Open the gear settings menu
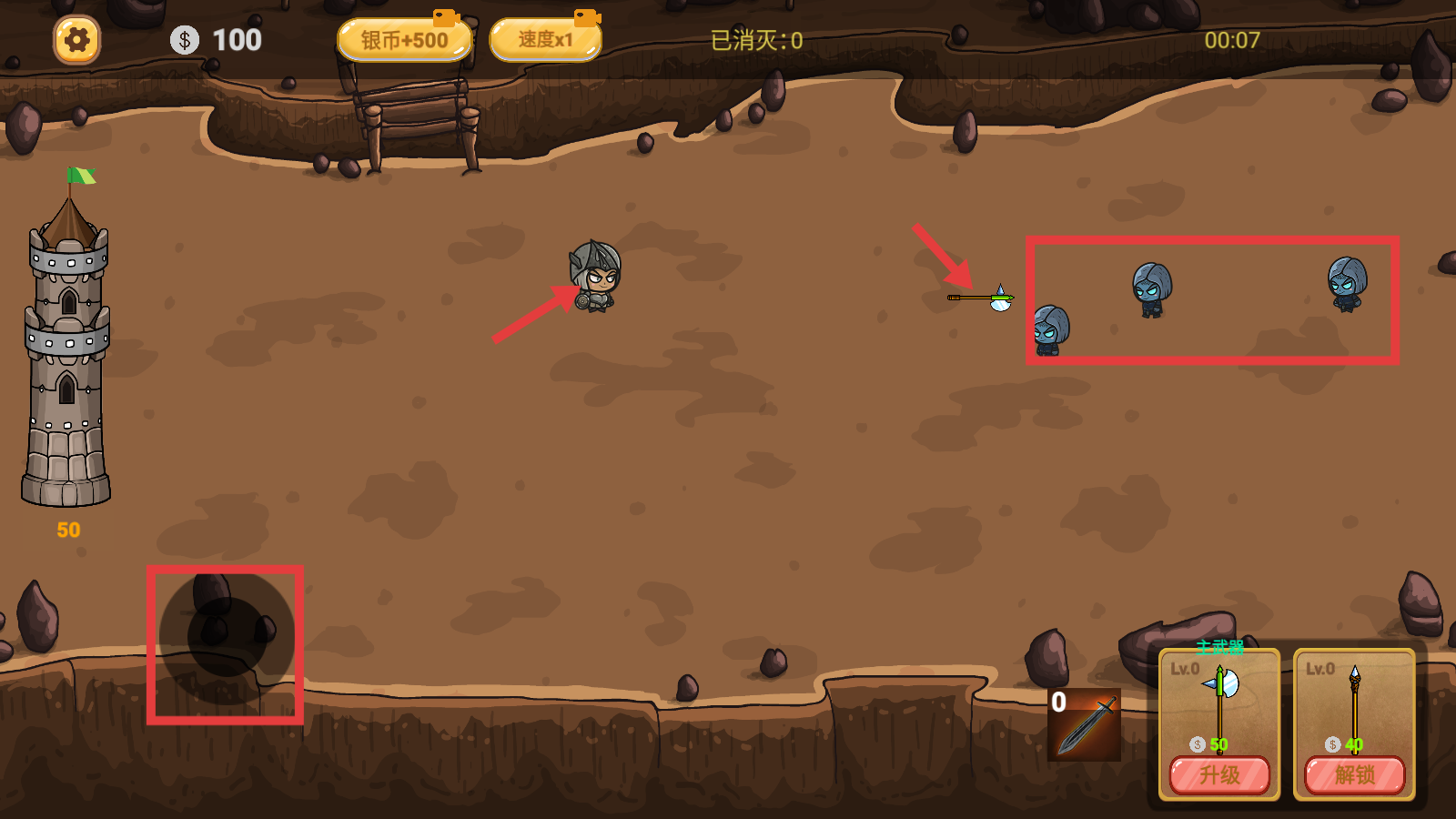This screenshot has height=819, width=1456. (76, 40)
